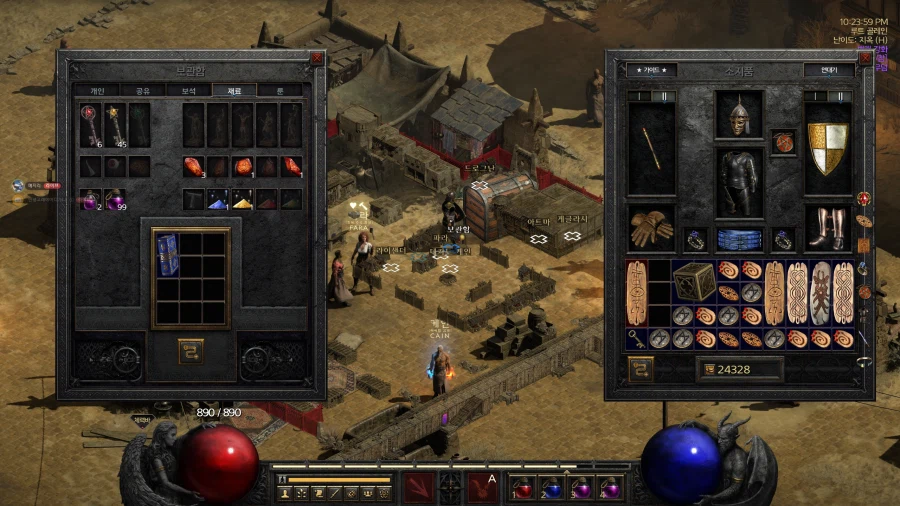Click the equipped gold and white shield

point(827,147)
